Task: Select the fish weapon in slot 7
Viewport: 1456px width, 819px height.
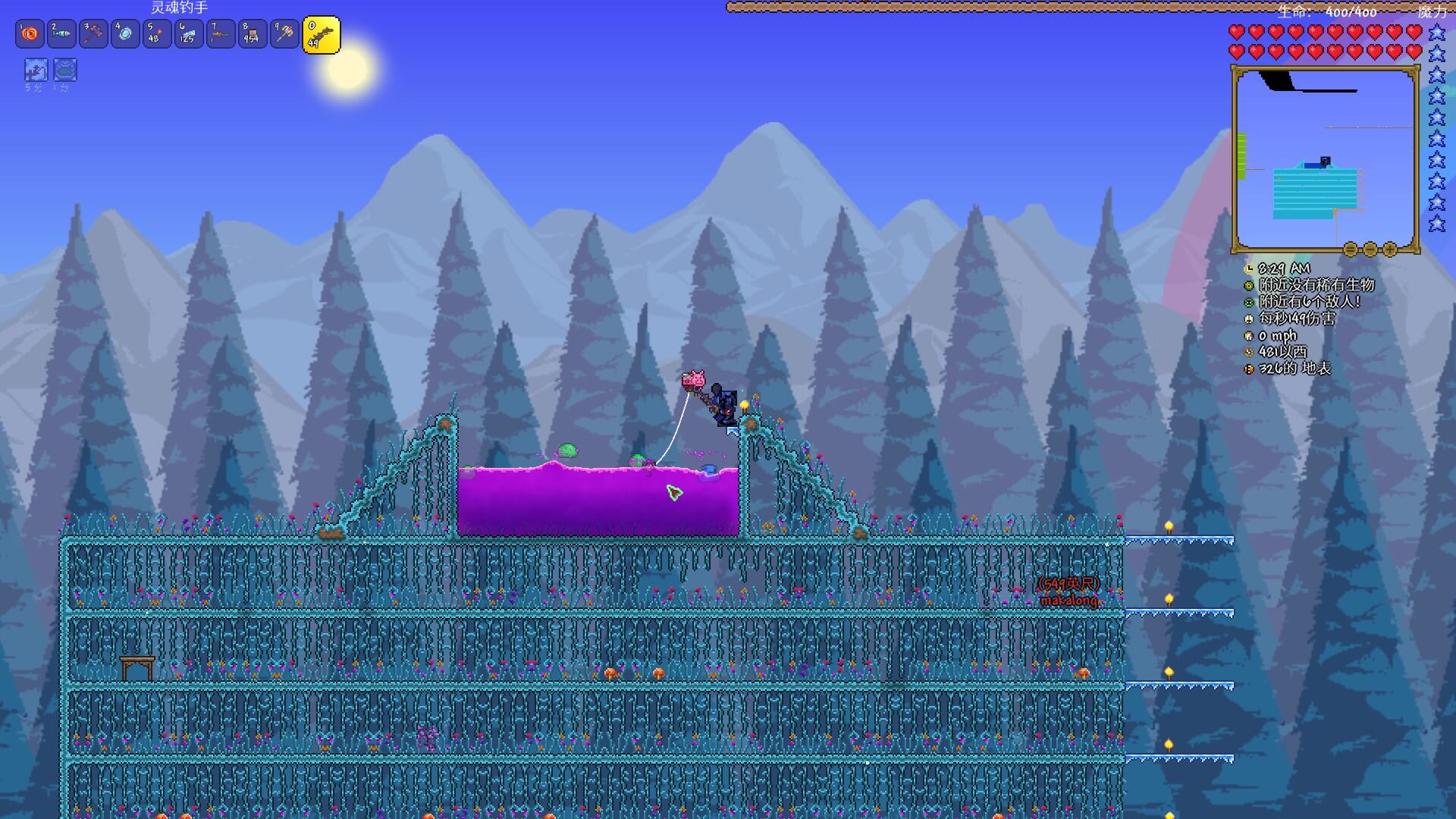Action: click(x=221, y=34)
